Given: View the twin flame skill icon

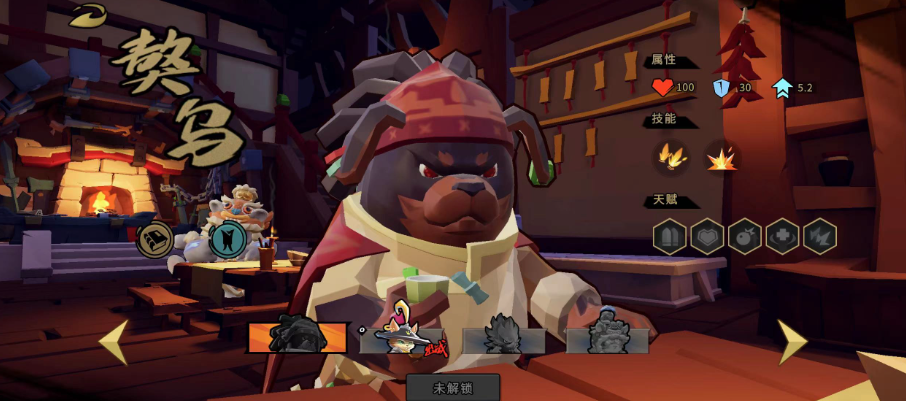Looking at the screenshot, I should coord(669,157).
